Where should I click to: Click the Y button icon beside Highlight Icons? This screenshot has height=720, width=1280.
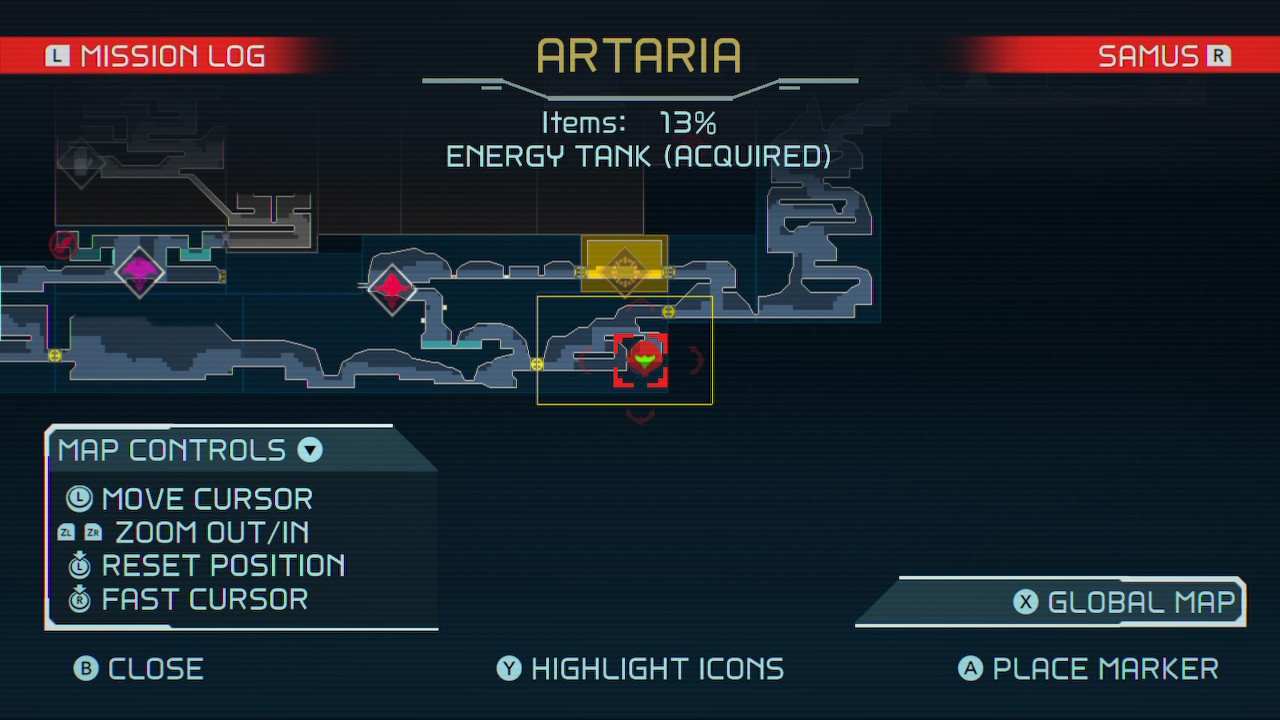[x=508, y=668]
